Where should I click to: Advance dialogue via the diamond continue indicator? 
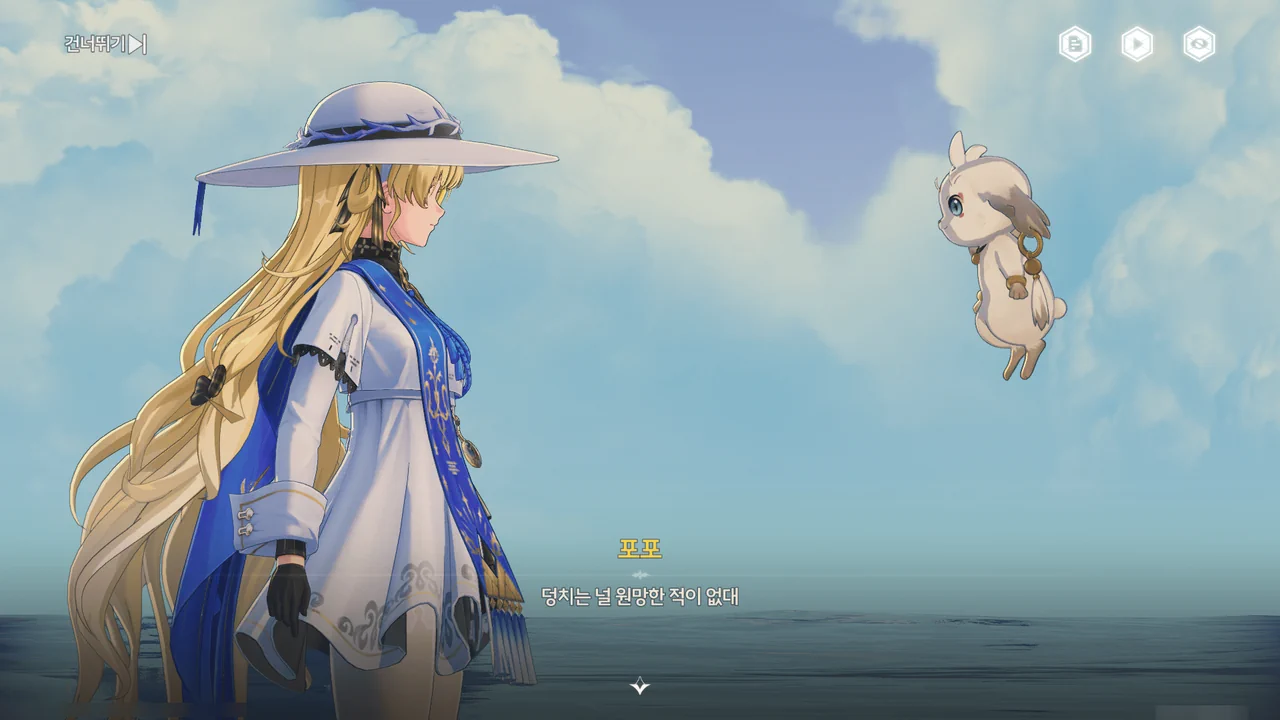point(640,685)
